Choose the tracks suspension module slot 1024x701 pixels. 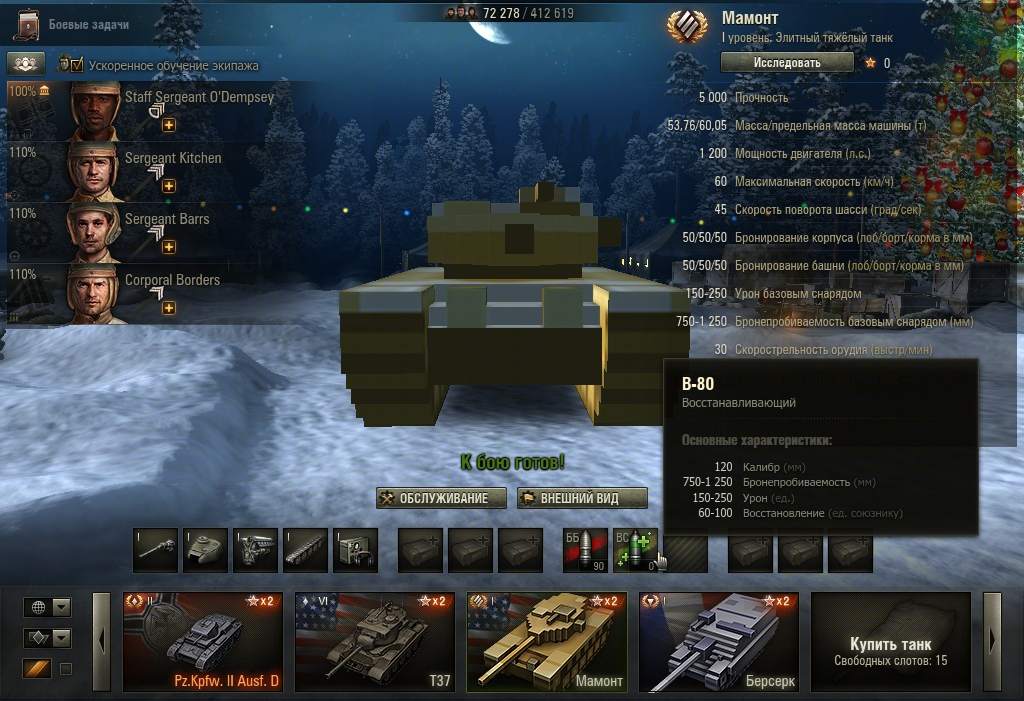[305, 550]
